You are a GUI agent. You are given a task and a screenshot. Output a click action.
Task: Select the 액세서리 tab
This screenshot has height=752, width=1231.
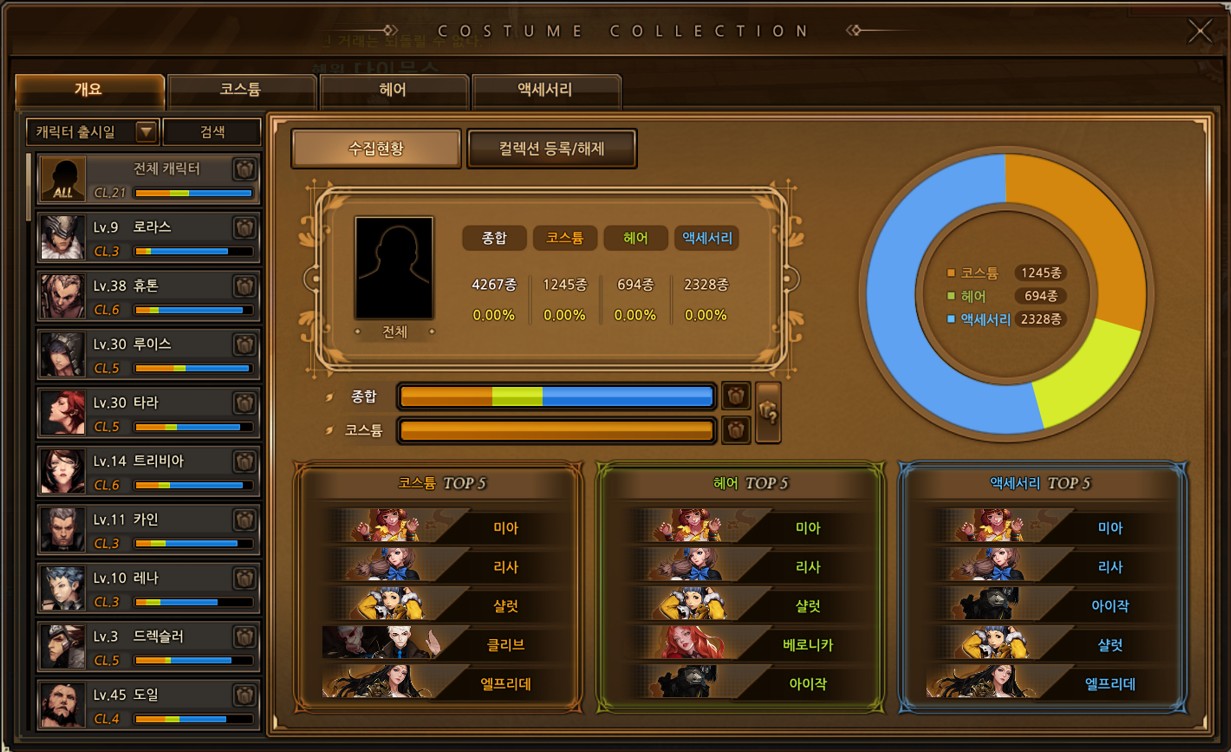(x=545, y=90)
